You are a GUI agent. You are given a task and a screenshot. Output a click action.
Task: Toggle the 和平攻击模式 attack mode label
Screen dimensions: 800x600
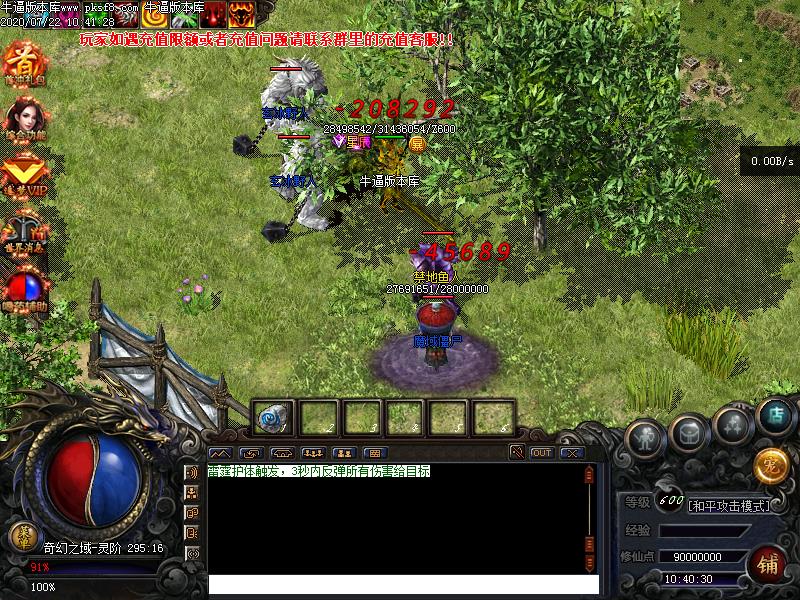[729, 506]
